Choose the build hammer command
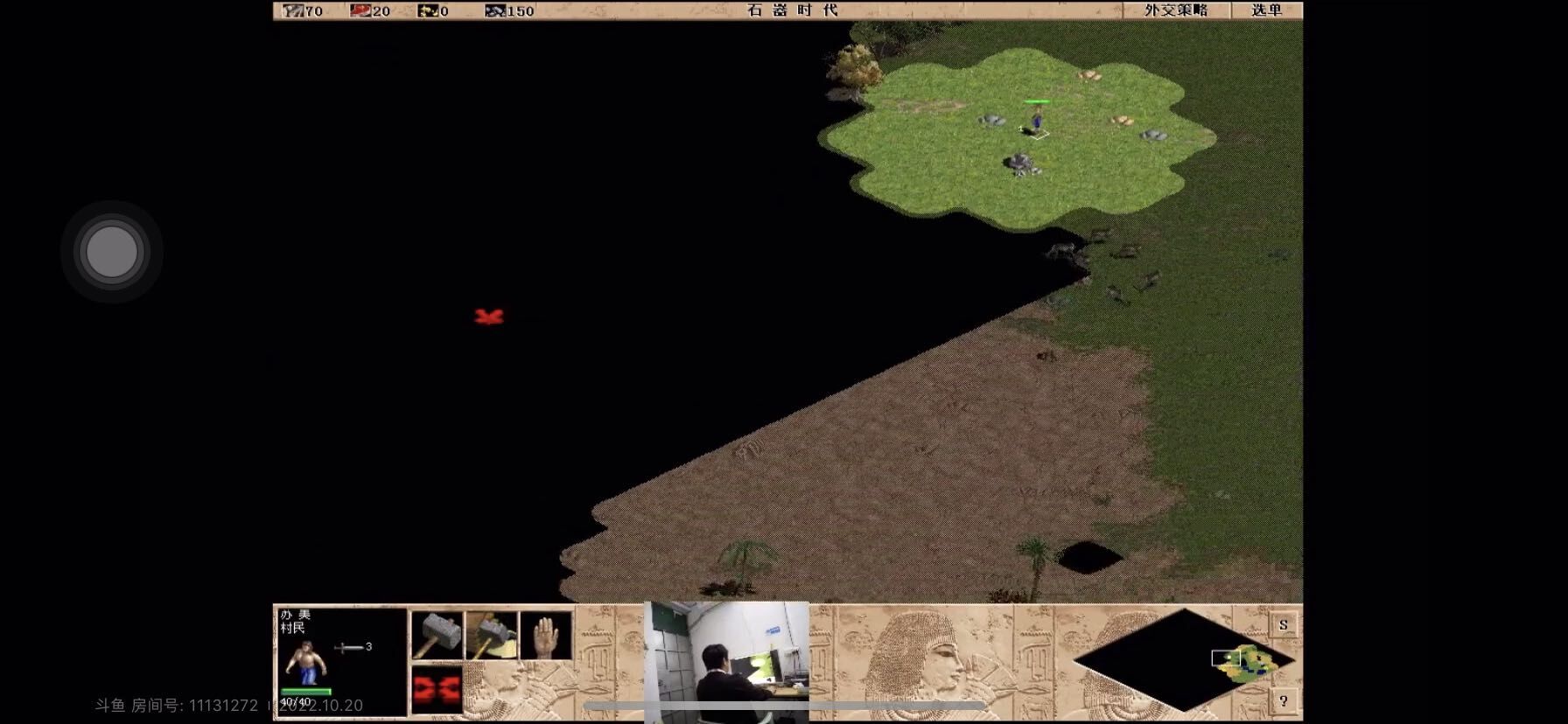 (437, 635)
